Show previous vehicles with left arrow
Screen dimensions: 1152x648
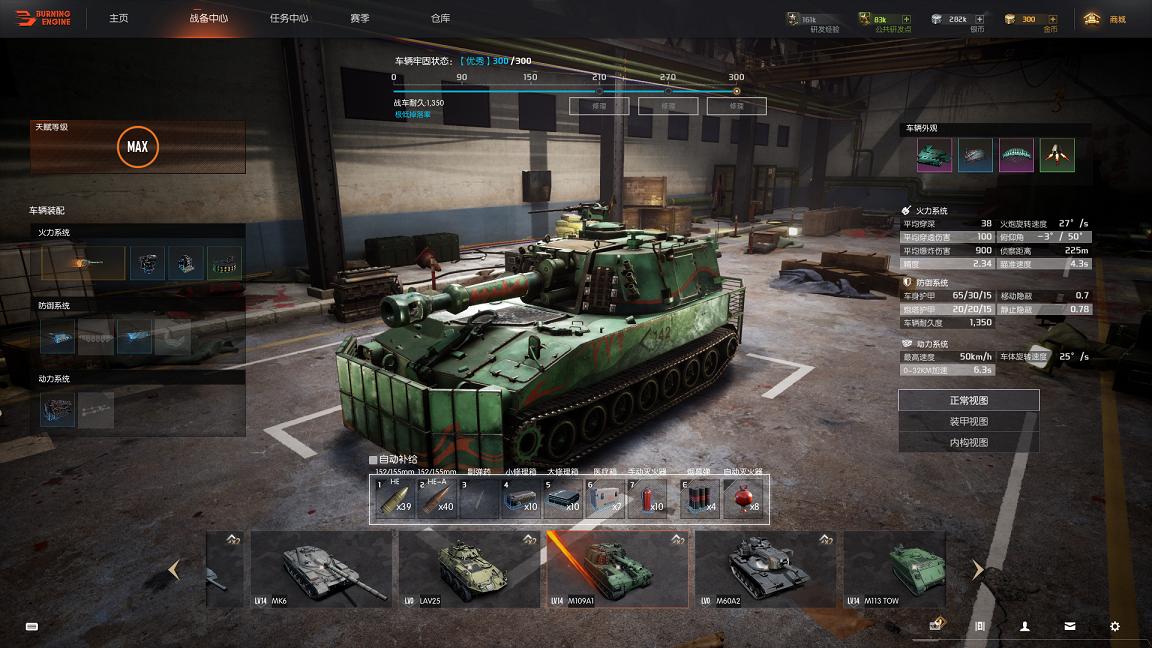[x=174, y=569]
